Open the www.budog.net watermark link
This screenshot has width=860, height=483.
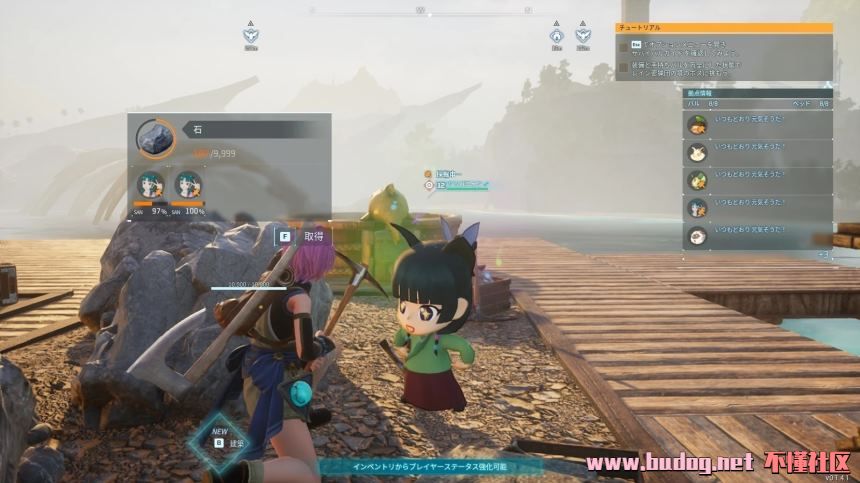pos(668,464)
